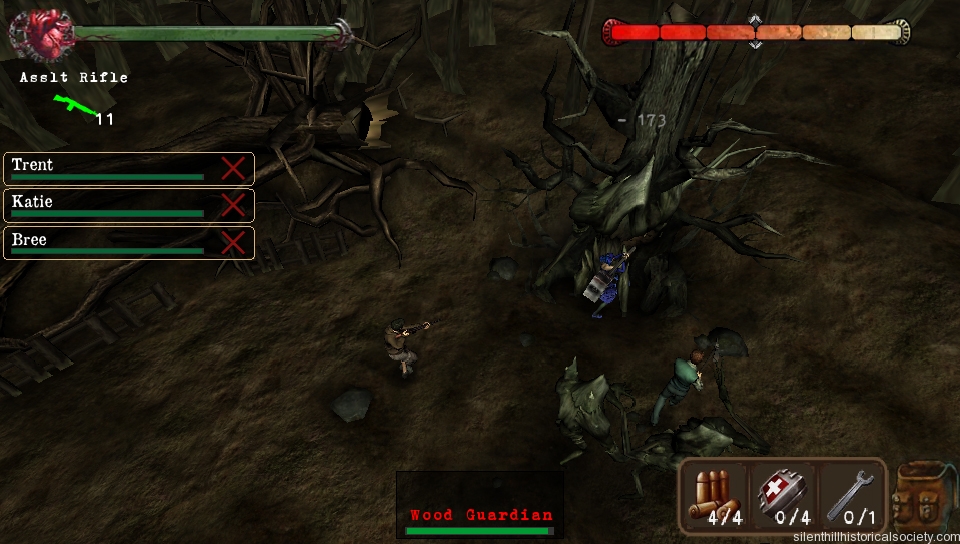Use the first aid kit slot

click(x=782, y=496)
